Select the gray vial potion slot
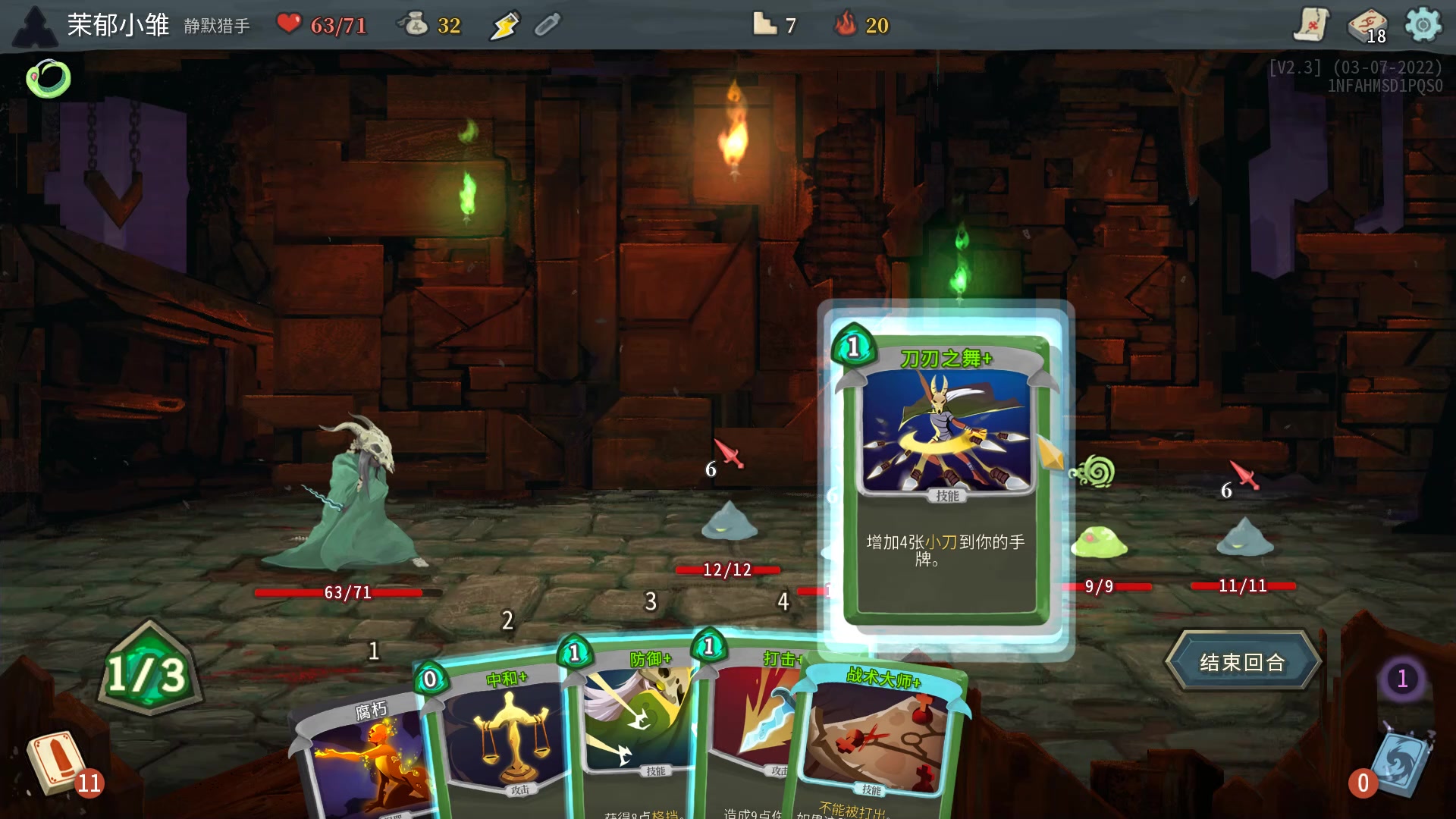 point(547,26)
